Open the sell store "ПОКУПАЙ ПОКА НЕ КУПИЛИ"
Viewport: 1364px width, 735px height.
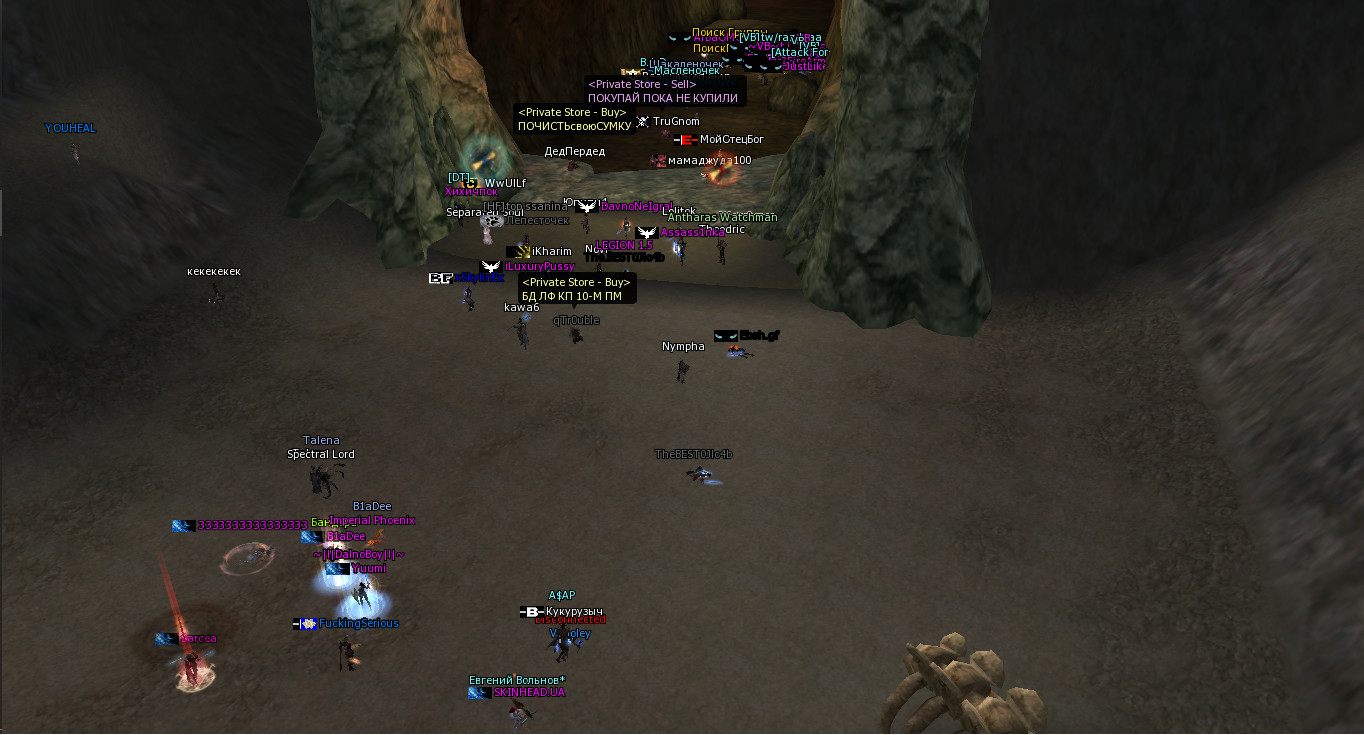tap(663, 98)
